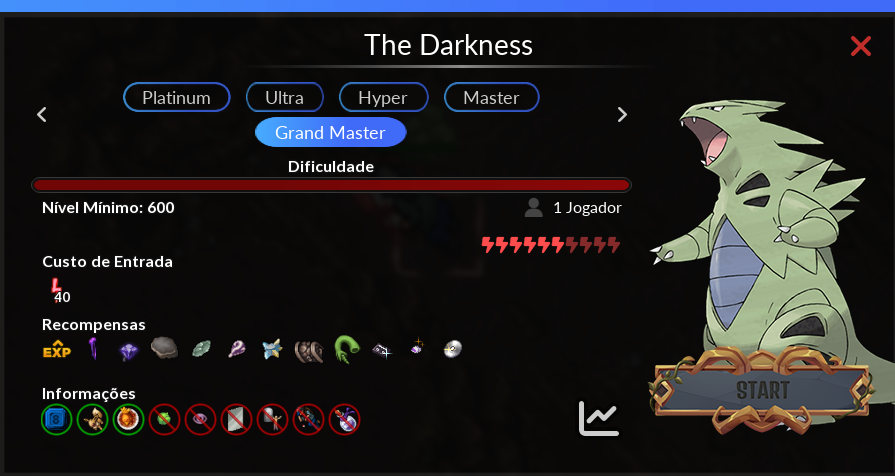Click the EXP reward icon
The width and height of the screenshot is (895, 476).
(56, 349)
